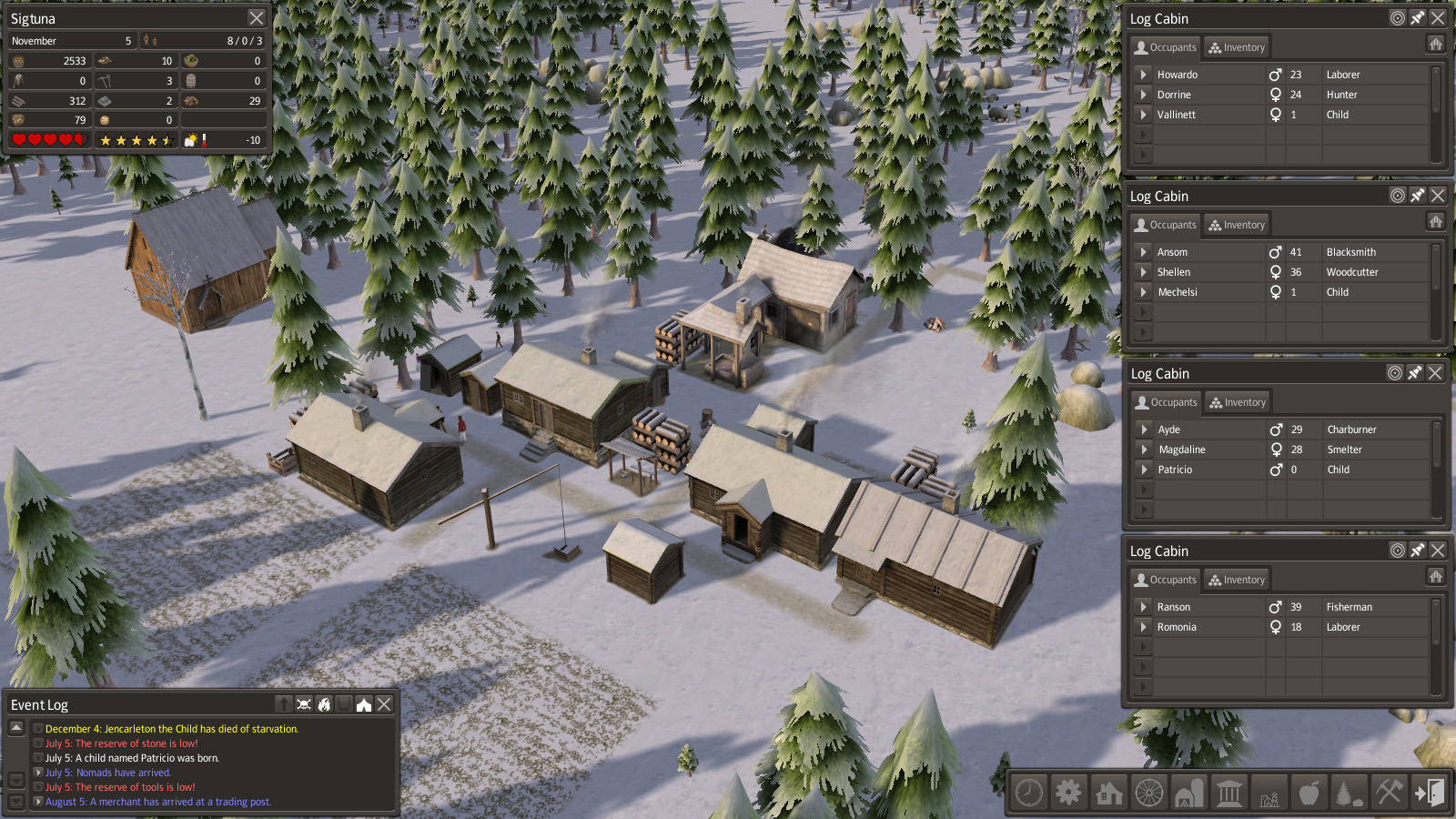Toggle the skull death filter in Event Log
The height and width of the screenshot is (819, 1456).
coord(304,704)
